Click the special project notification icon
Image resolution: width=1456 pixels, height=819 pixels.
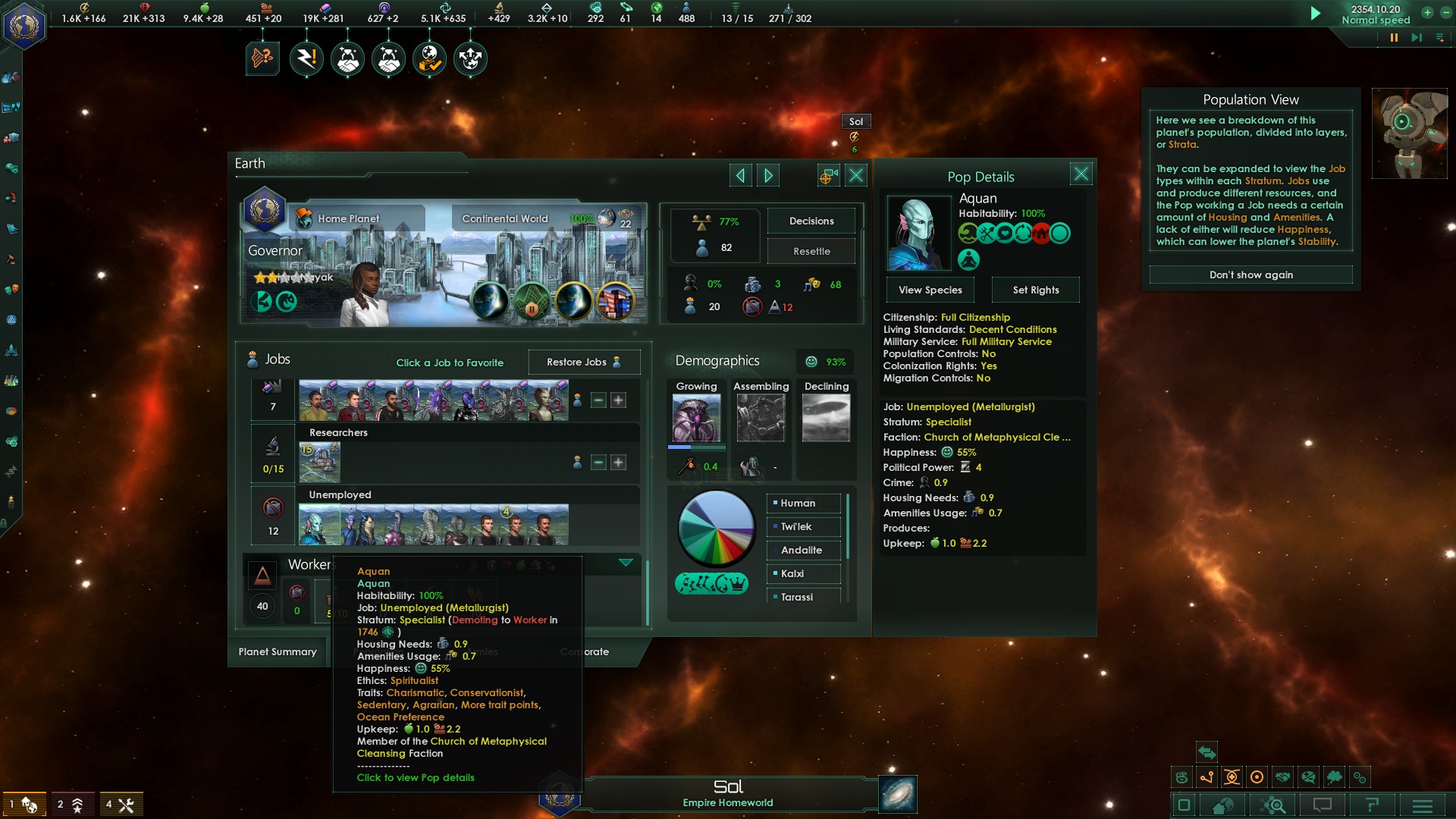(x=262, y=58)
